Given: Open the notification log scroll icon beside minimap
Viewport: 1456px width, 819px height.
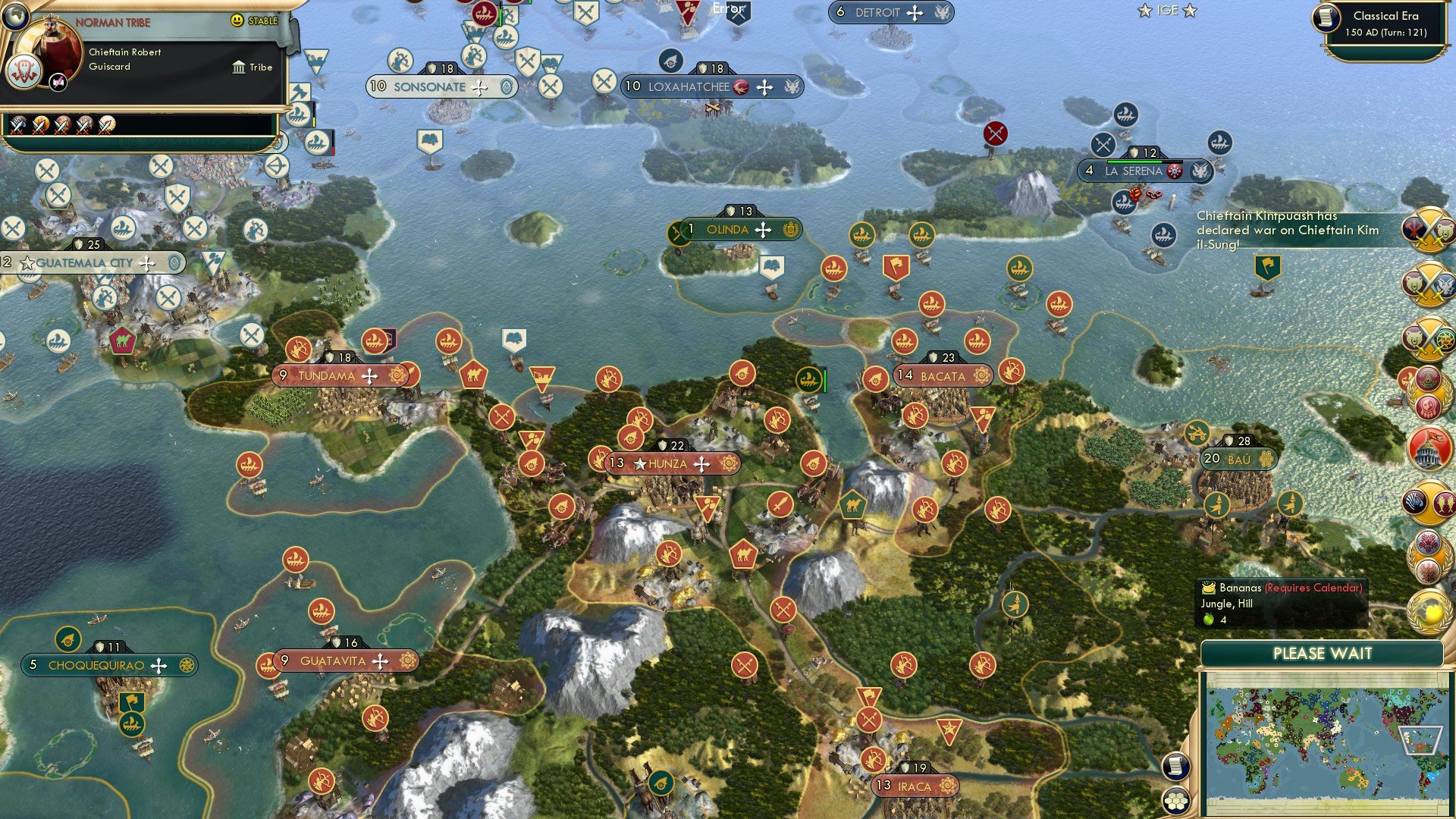Looking at the screenshot, I should (1176, 767).
